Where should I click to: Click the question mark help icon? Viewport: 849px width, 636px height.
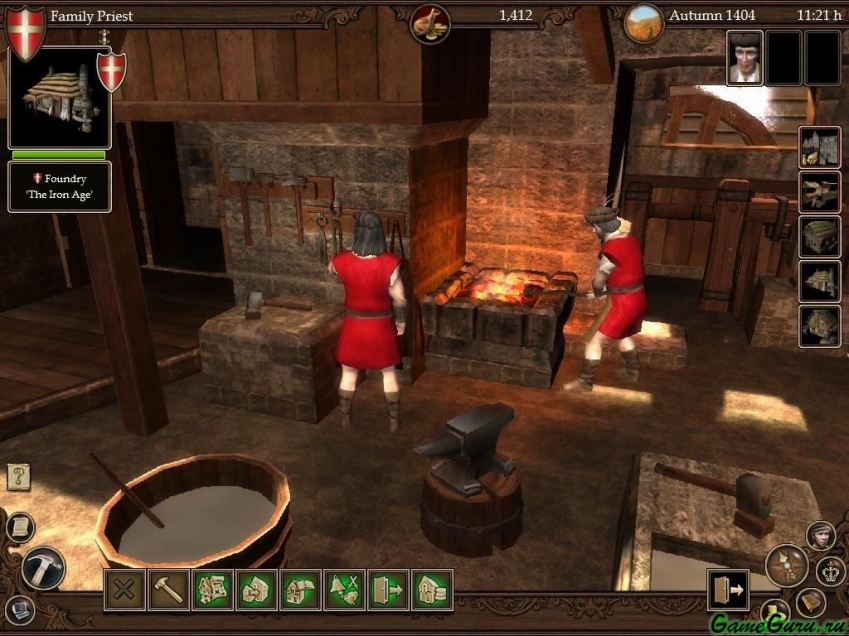tap(19, 476)
